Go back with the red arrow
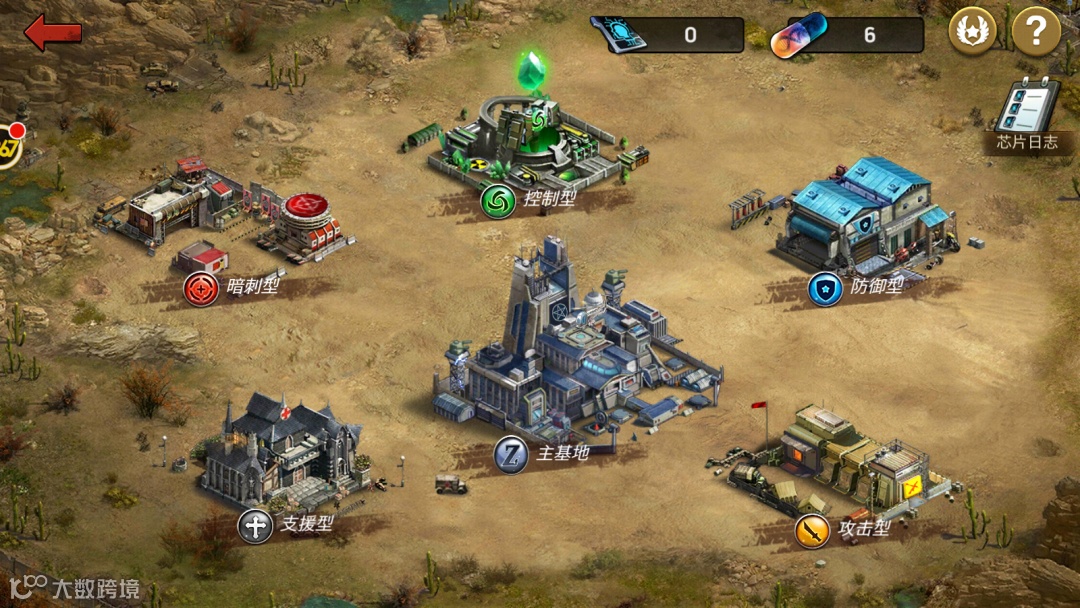Screen dimensions: 1080x608 53,33
